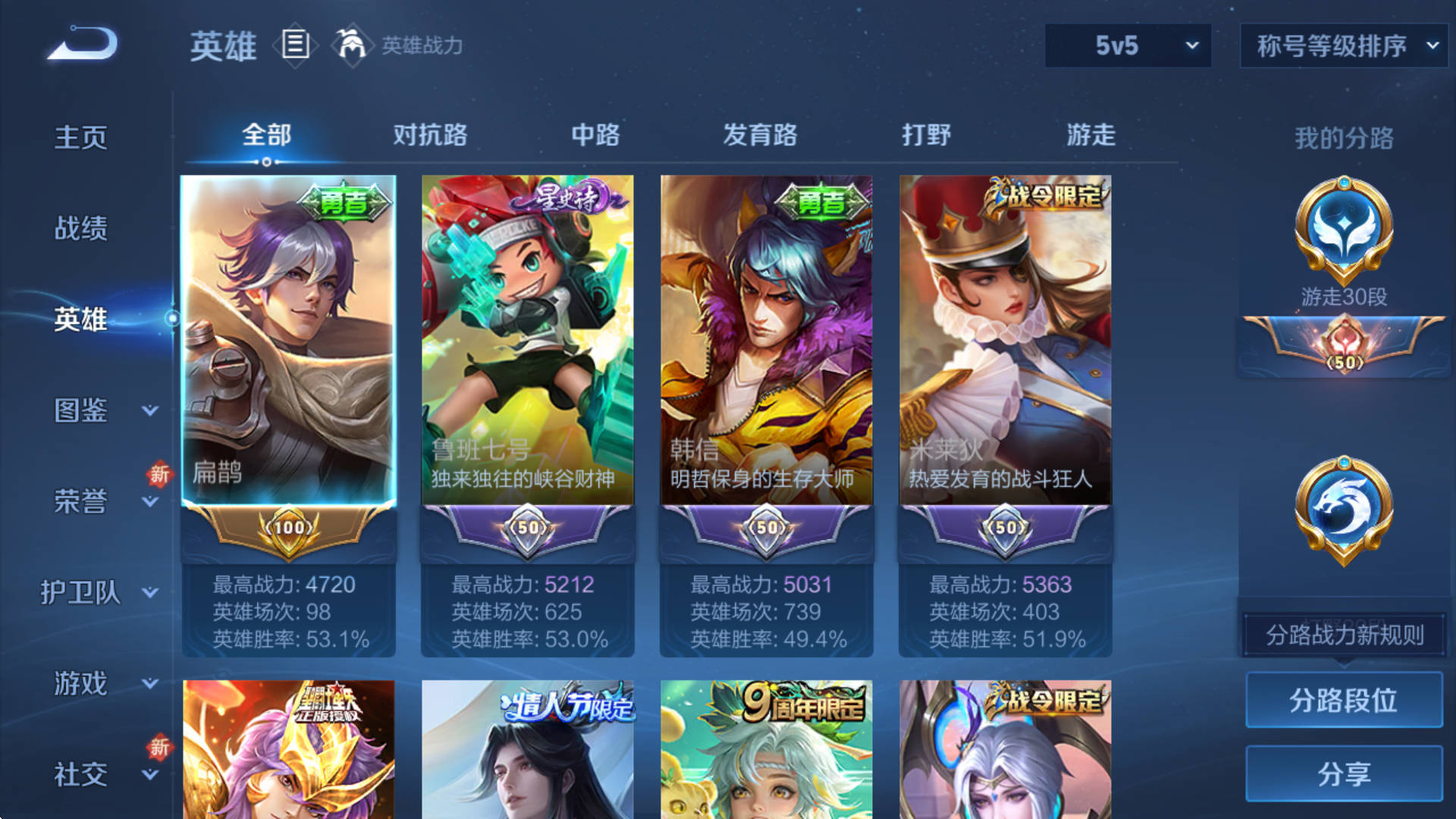Open the 米莱狄 hero card
1456x819 pixels.
[1005, 341]
